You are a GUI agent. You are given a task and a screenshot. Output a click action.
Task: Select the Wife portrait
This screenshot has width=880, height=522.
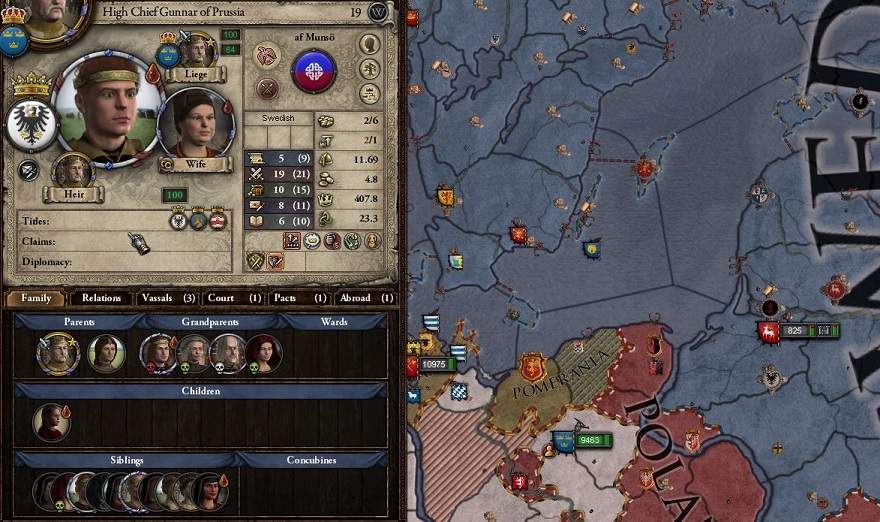coord(196,124)
